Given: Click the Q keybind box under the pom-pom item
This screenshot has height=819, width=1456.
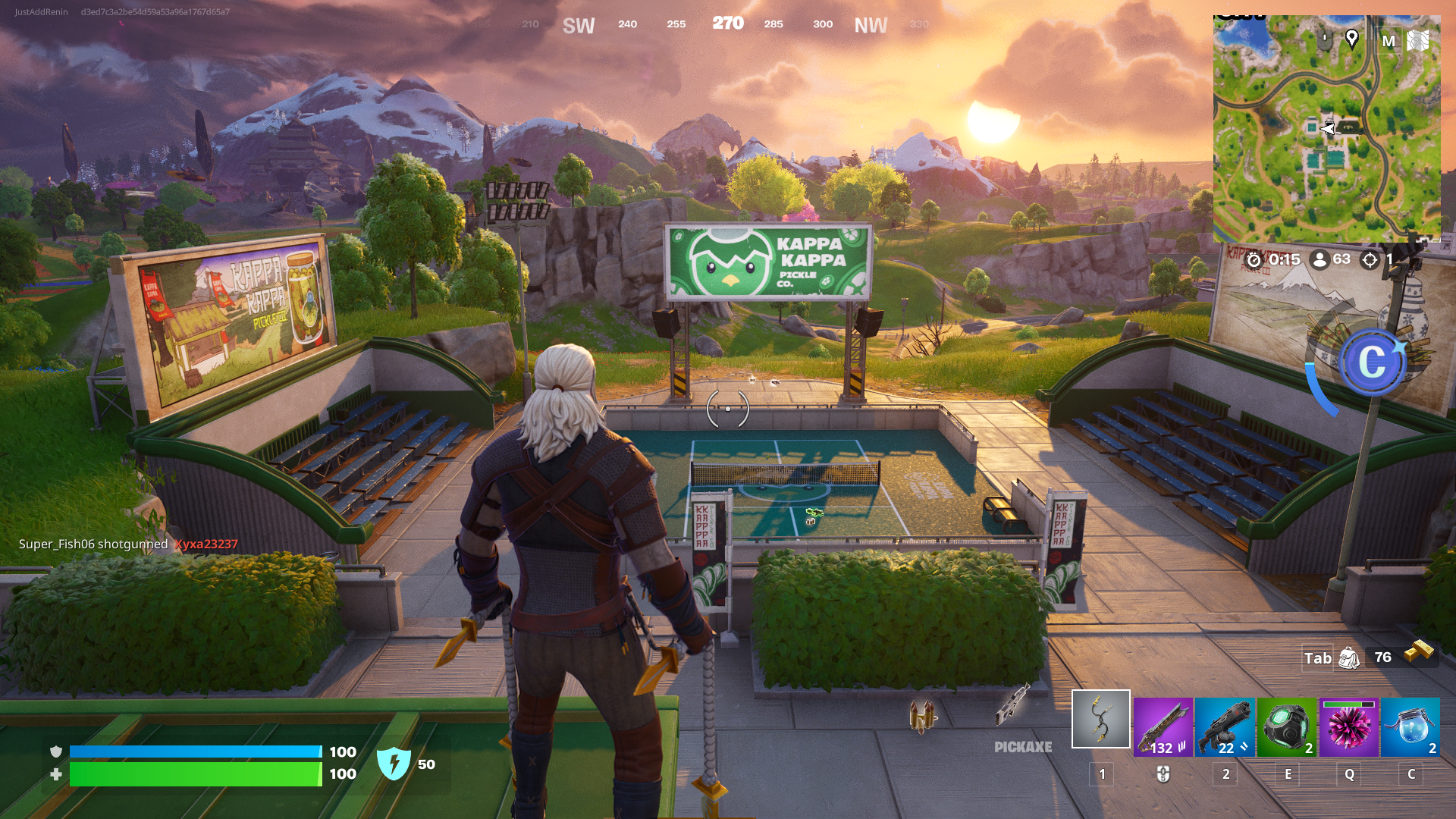Looking at the screenshot, I should click(x=1349, y=776).
